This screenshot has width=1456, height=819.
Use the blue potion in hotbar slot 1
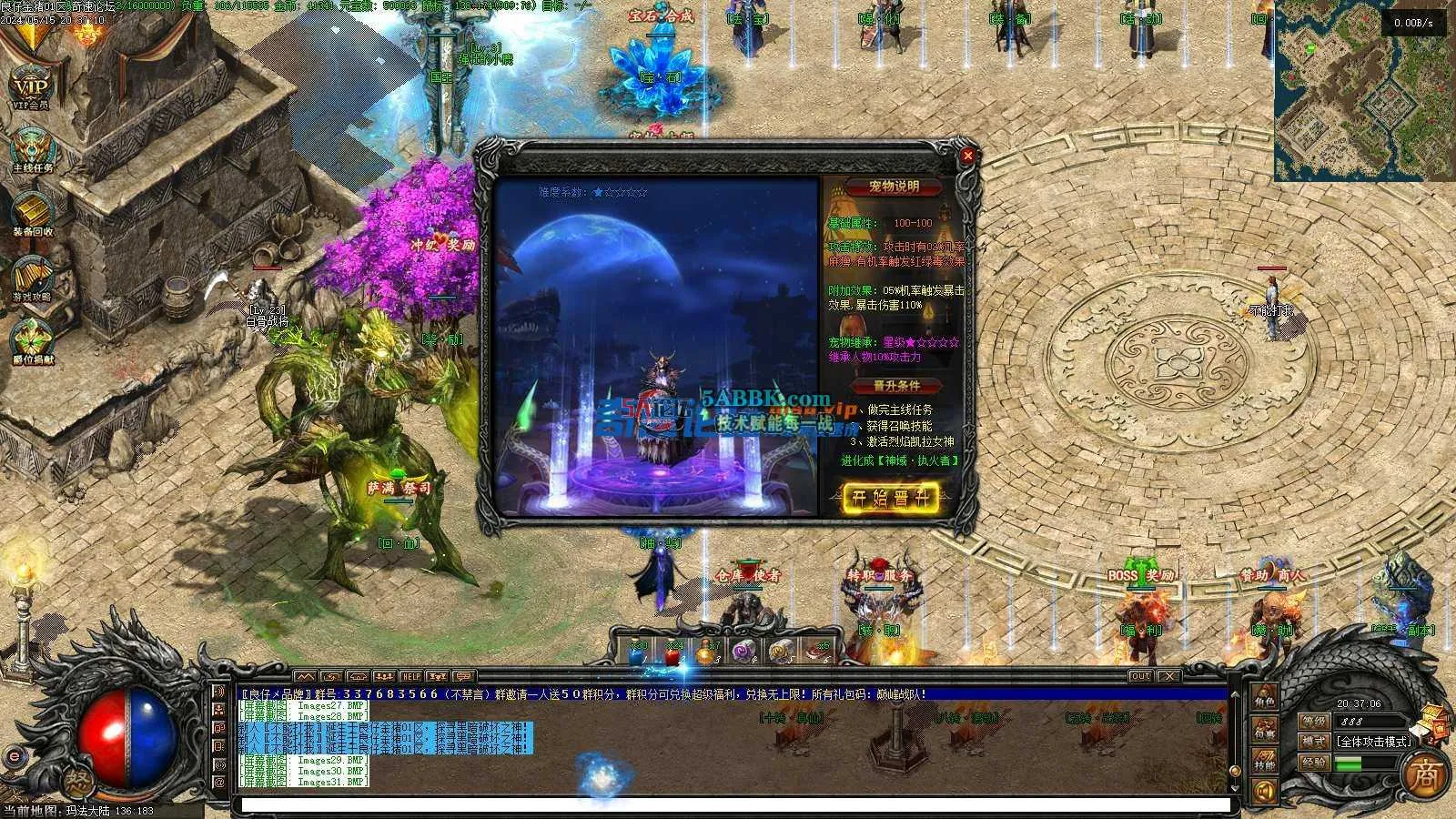point(638,652)
